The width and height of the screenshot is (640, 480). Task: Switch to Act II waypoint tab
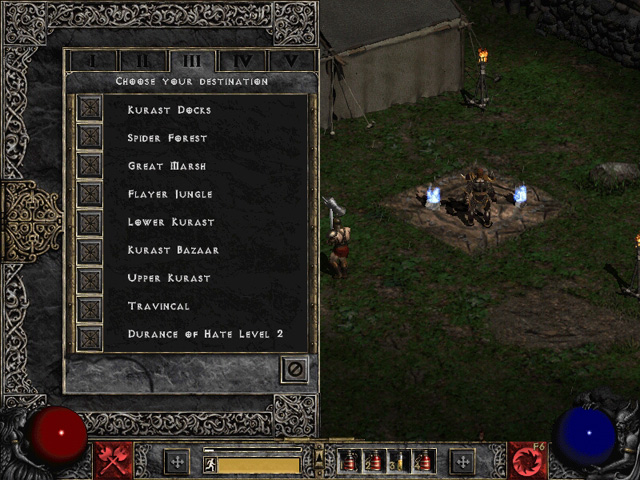click(x=142, y=61)
